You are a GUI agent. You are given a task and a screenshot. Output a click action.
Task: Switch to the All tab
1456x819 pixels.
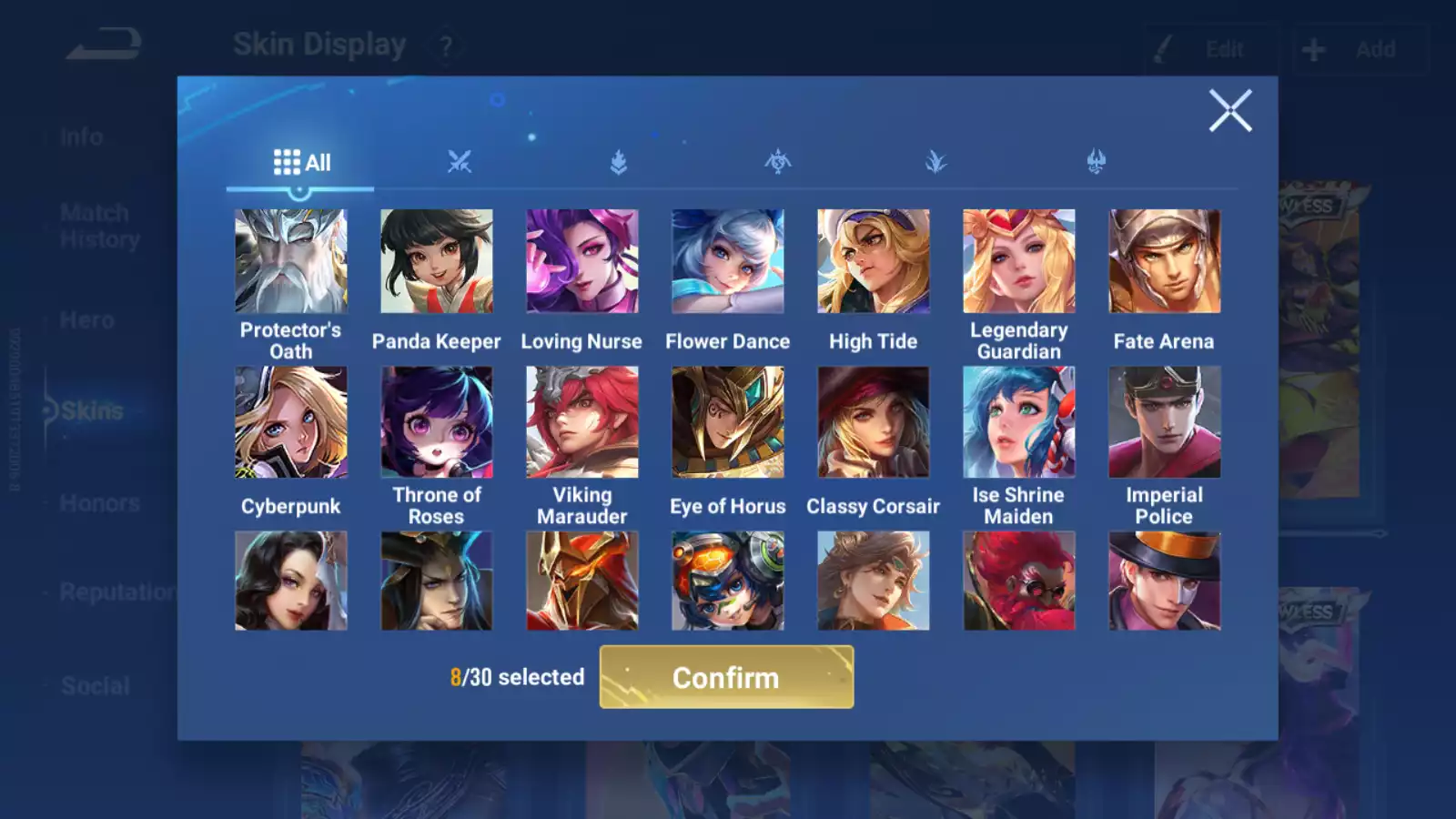tap(300, 161)
